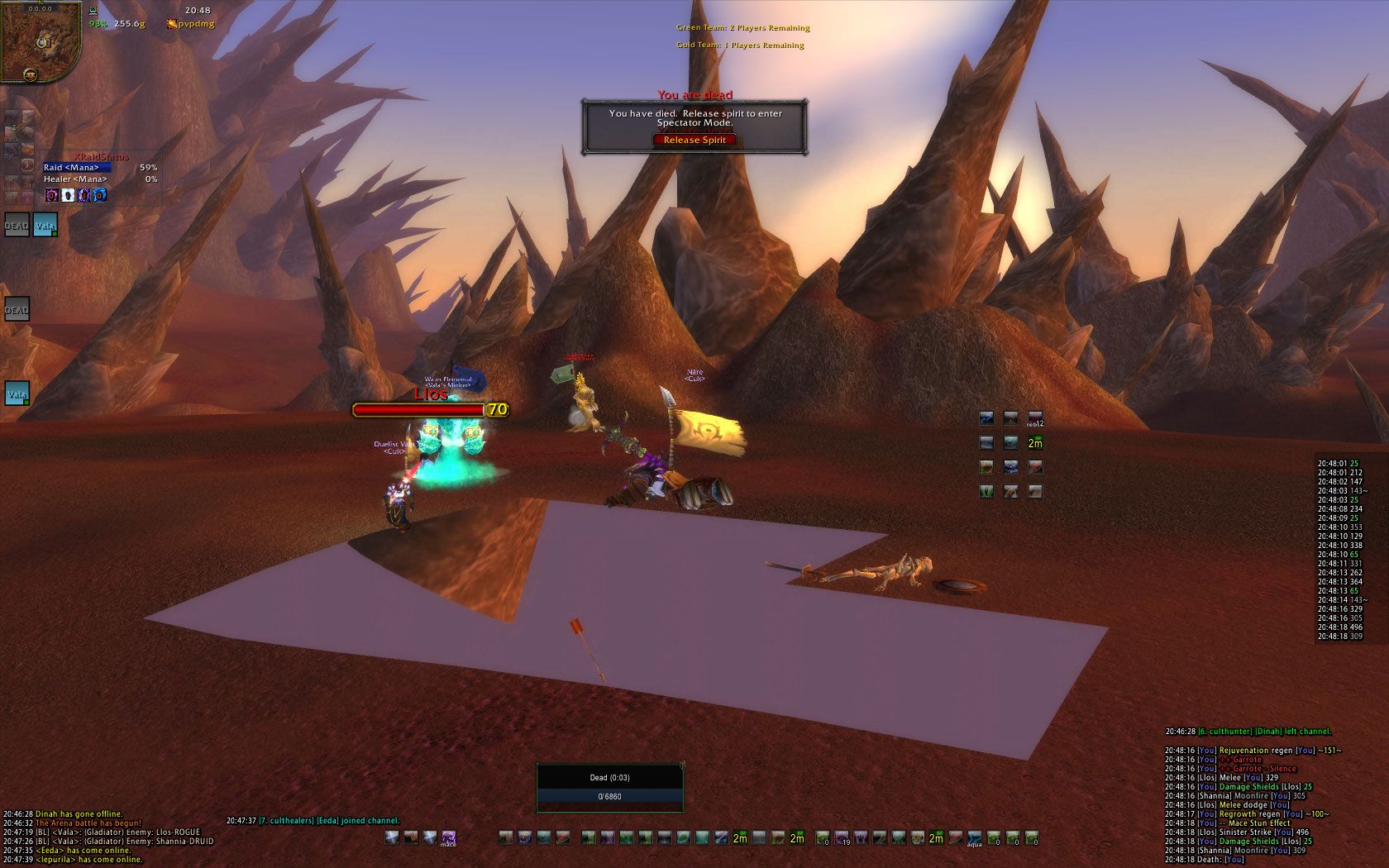This screenshot has width=1389, height=868.
Task: Click the Release Spirit button
Action: [694, 140]
